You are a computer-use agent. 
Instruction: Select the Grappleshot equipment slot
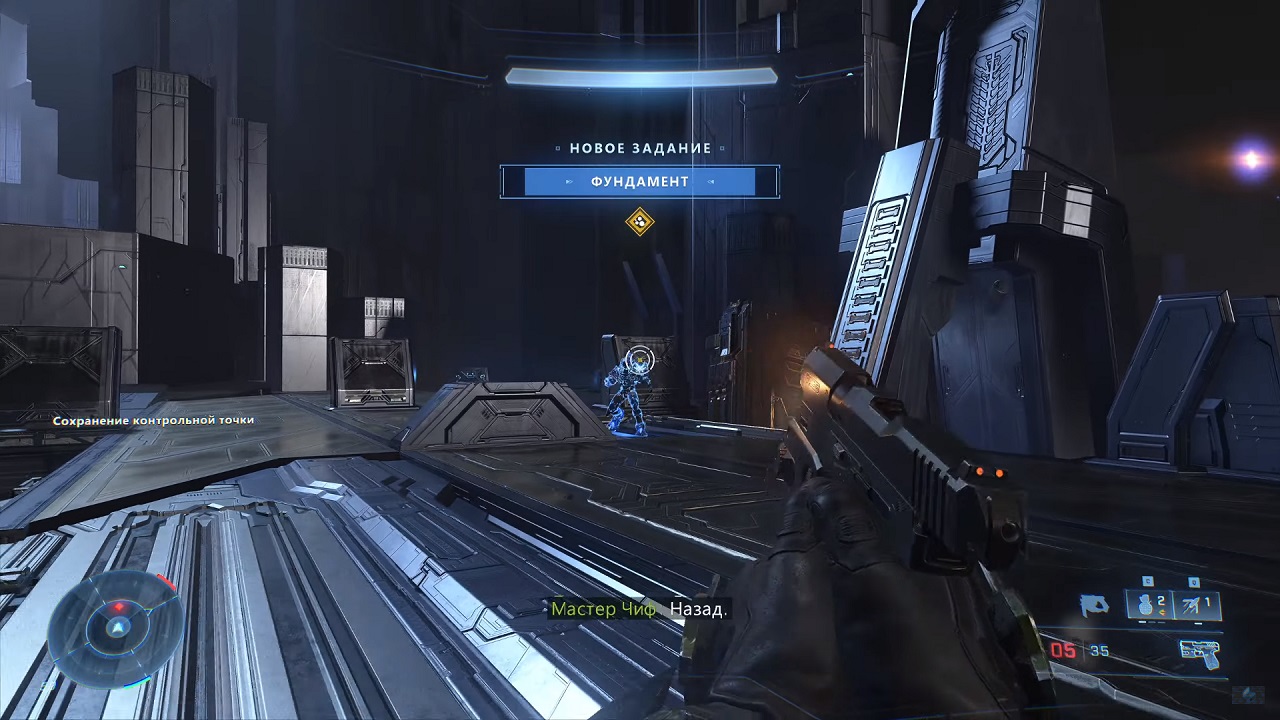pos(1198,604)
